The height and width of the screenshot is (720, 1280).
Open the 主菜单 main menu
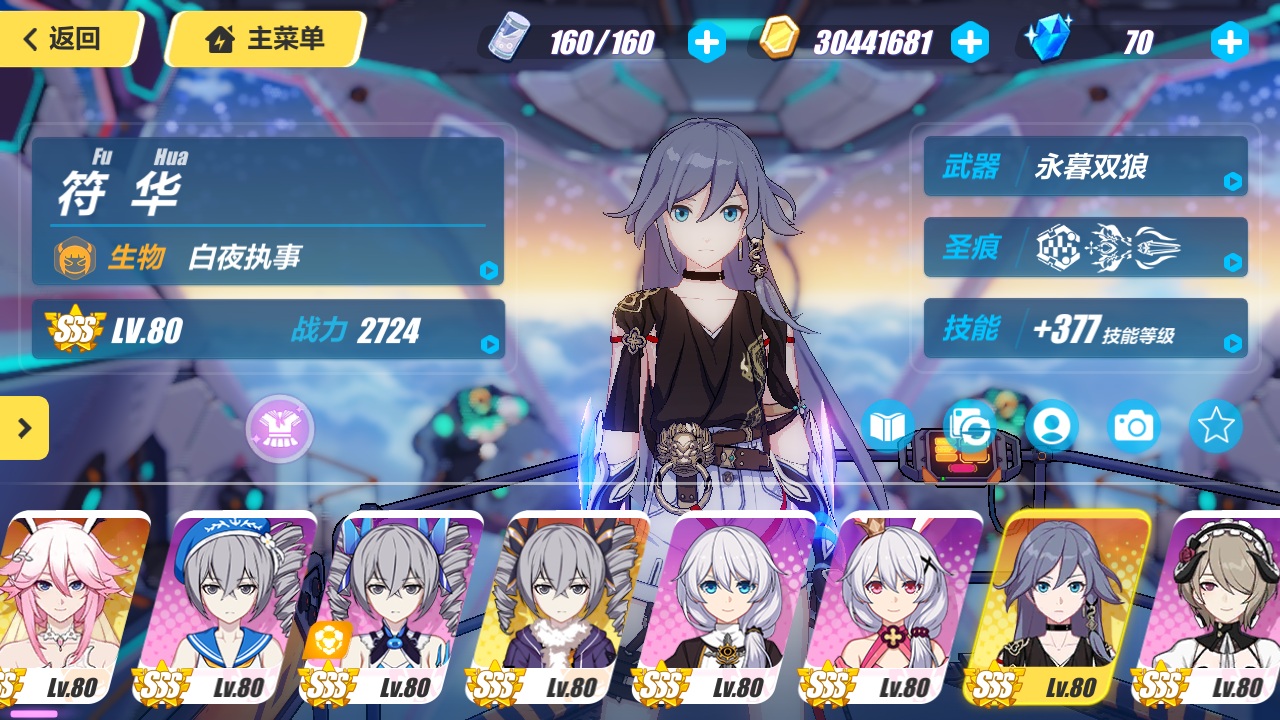click(x=266, y=39)
